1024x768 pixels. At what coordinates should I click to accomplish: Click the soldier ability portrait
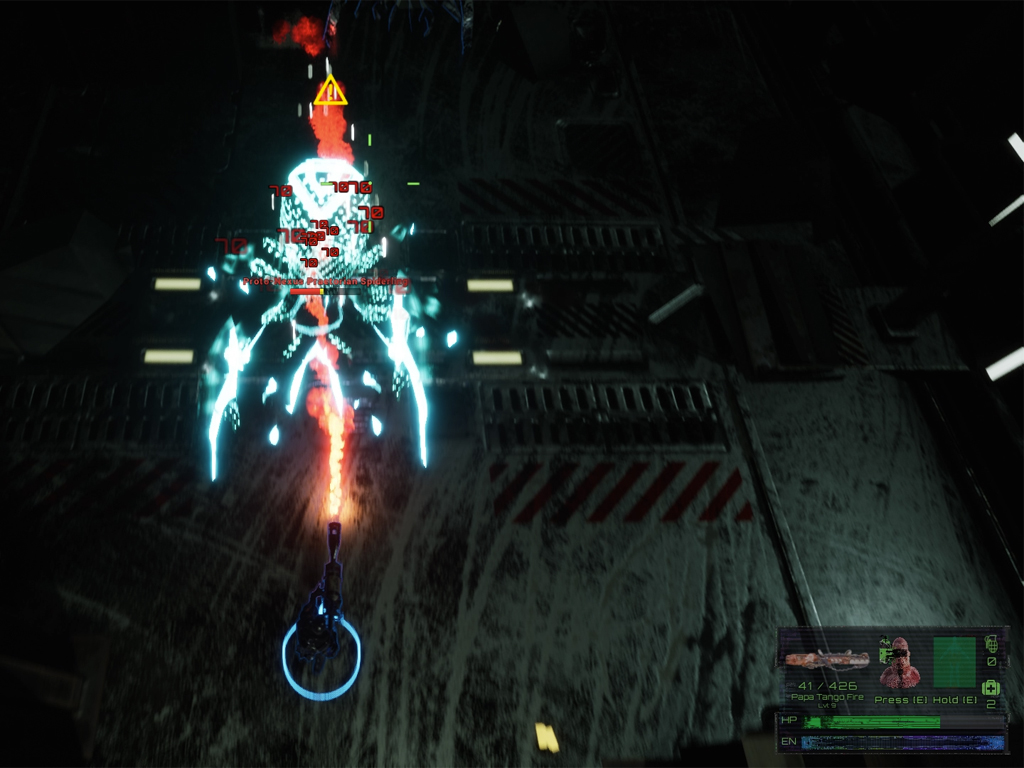[x=899, y=661]
